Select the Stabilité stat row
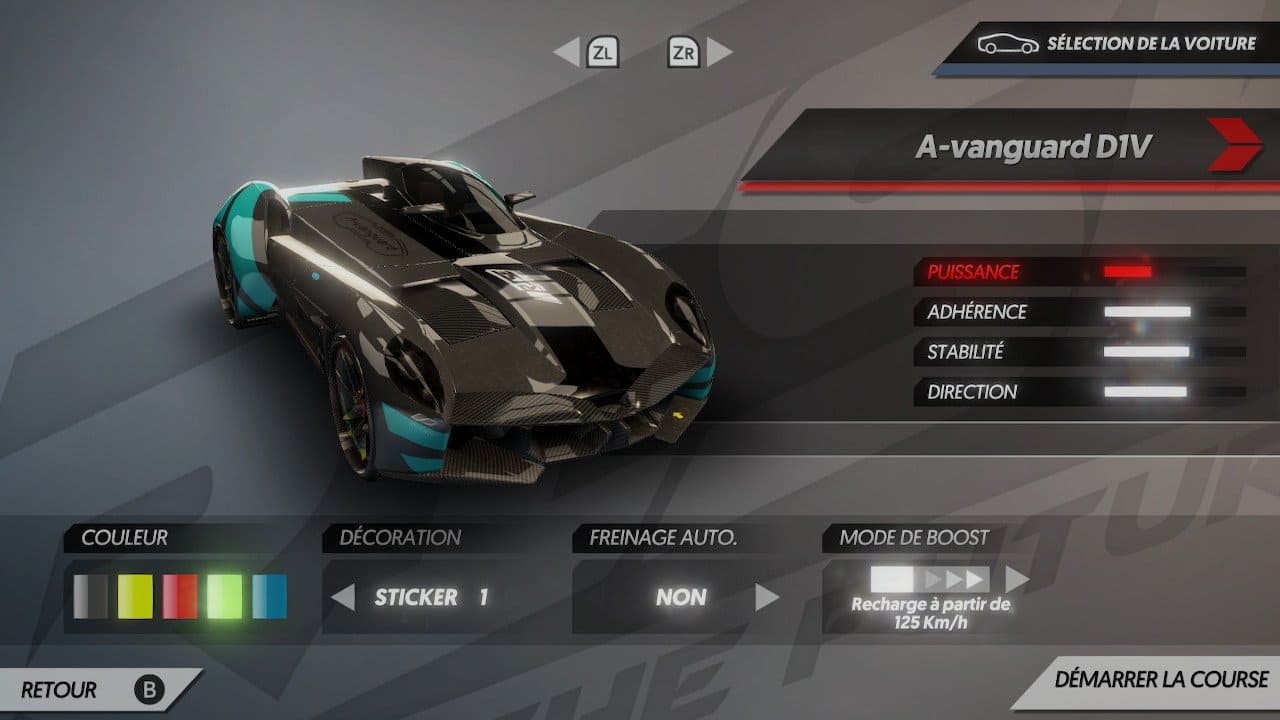Image resolution: width=1280 pixels, height=720 pixels. (1080, 352)
